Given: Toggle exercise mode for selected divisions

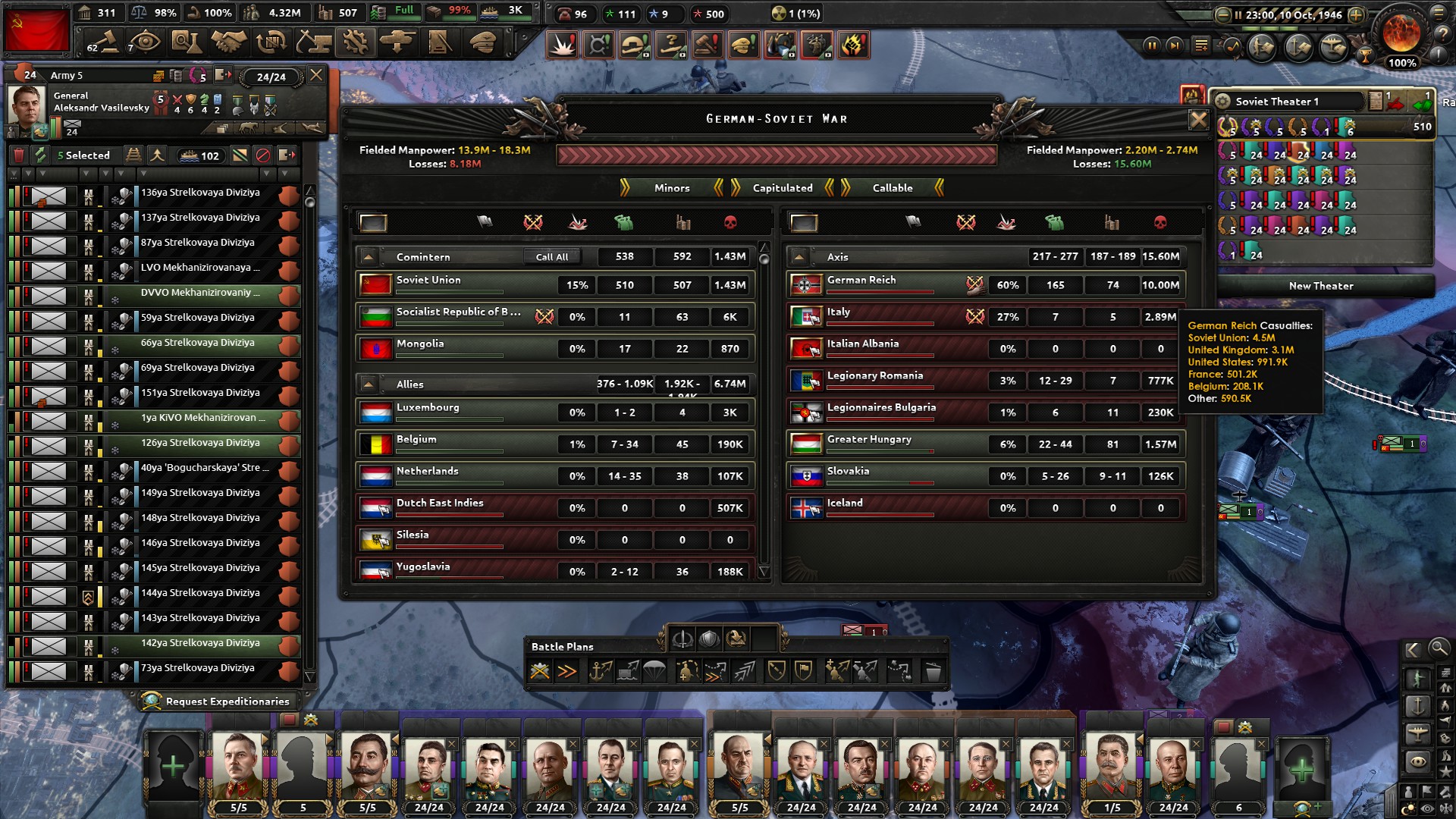Looking at the screenshot, I should [39, 155].
